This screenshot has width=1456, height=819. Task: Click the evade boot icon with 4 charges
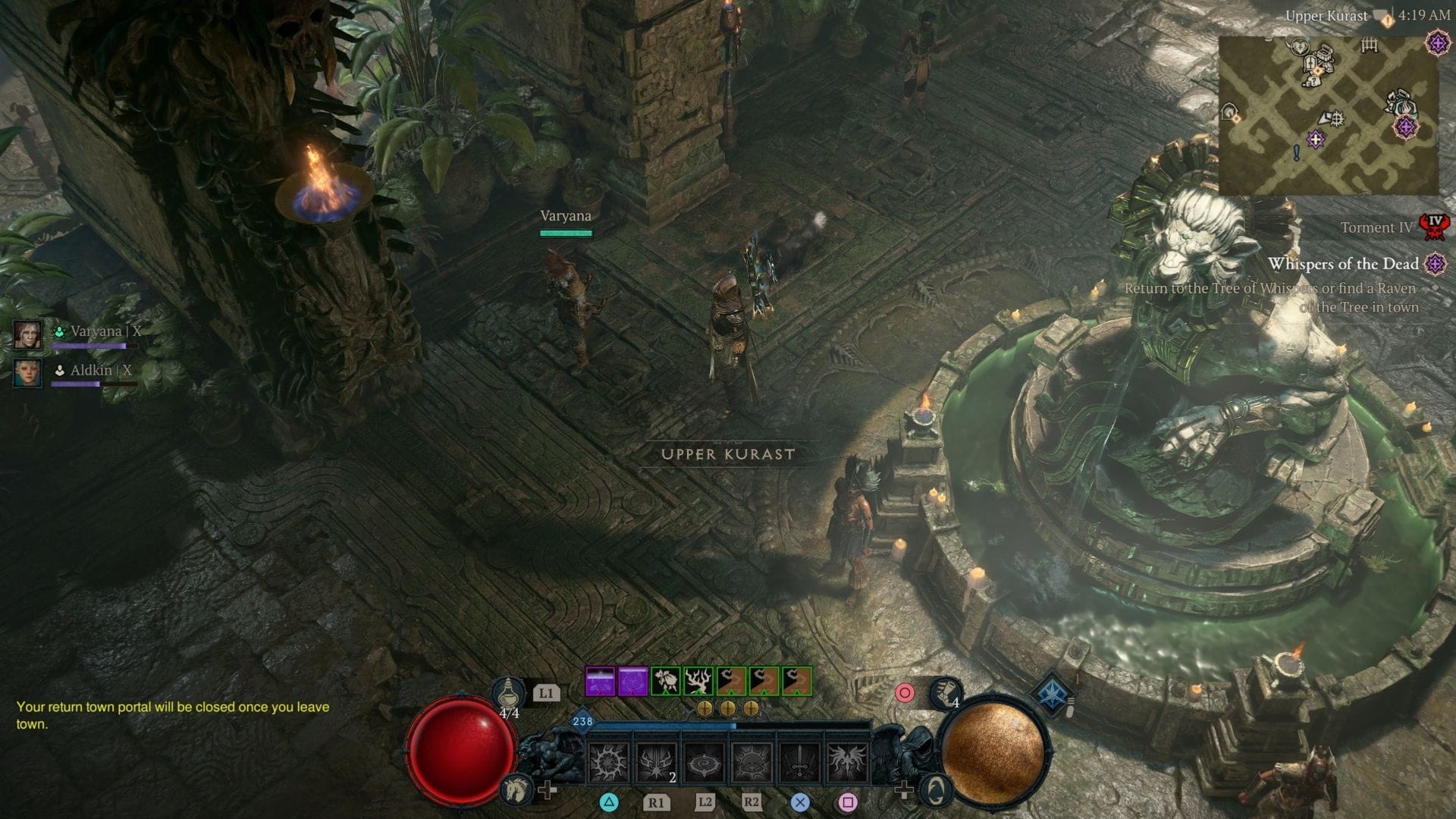945,691
